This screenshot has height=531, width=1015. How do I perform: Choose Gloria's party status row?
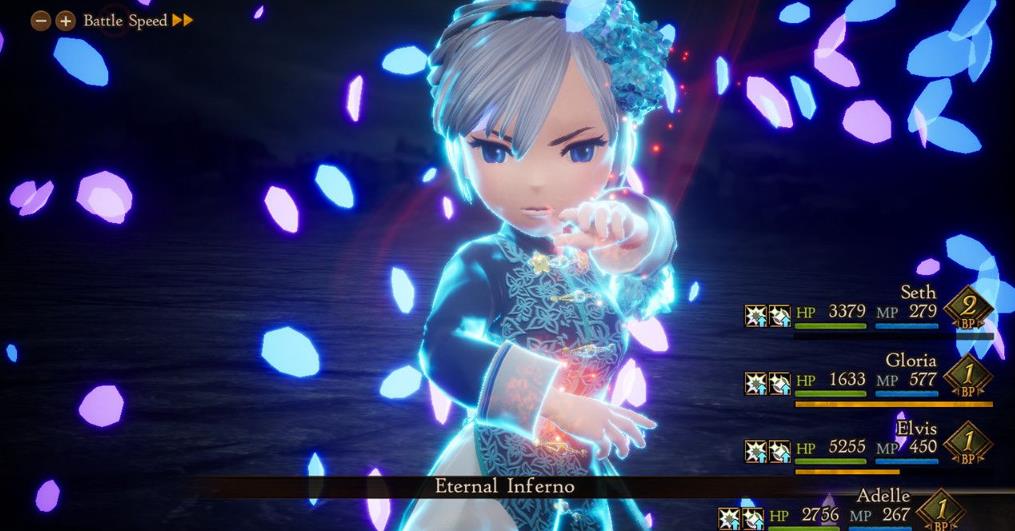tap(910, 360)
